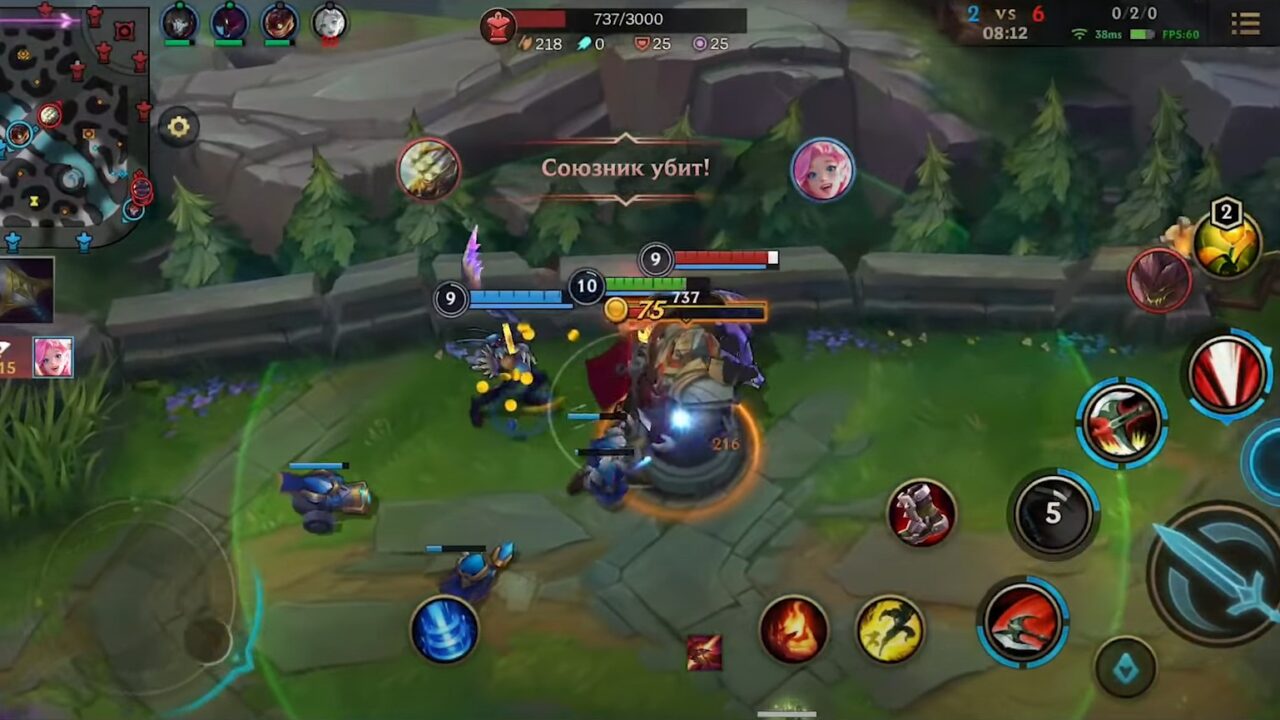Tap the monster portrait on the right edge
The height and width of the screenshot is (720, 1280).
tap(1159, 280)
